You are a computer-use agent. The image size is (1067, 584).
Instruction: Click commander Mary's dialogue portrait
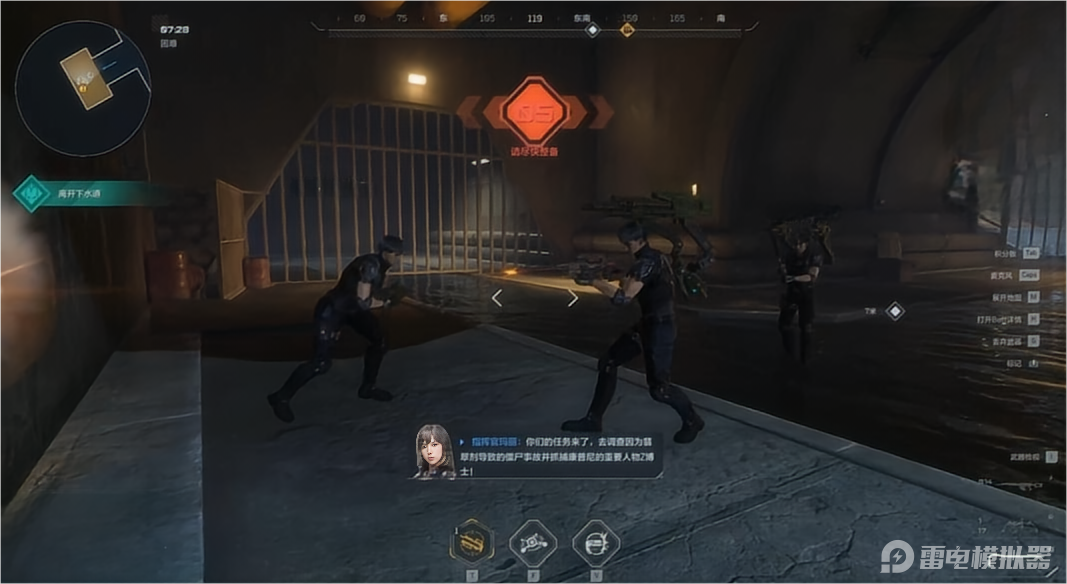(x=434, y=451)
